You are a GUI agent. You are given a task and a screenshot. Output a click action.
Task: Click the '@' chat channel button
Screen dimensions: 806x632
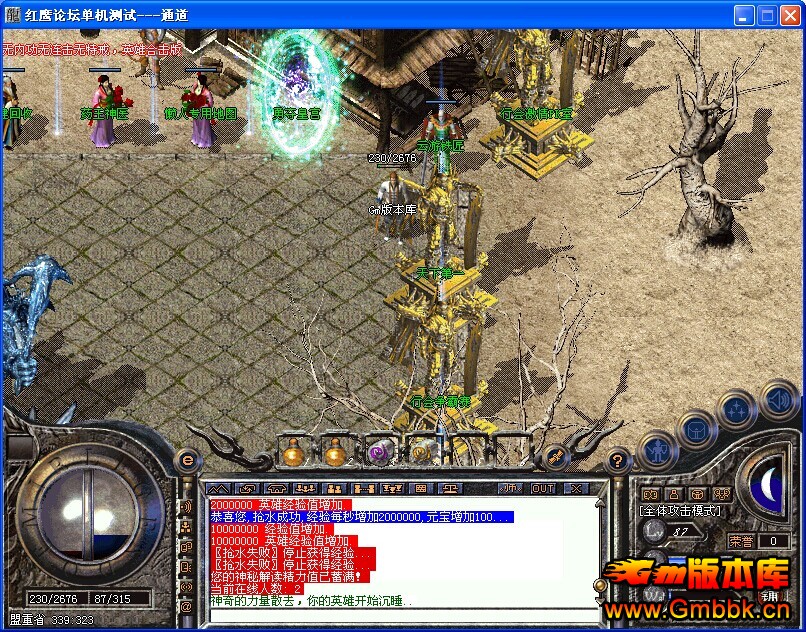pyautogui.click(x=186, y=606)
